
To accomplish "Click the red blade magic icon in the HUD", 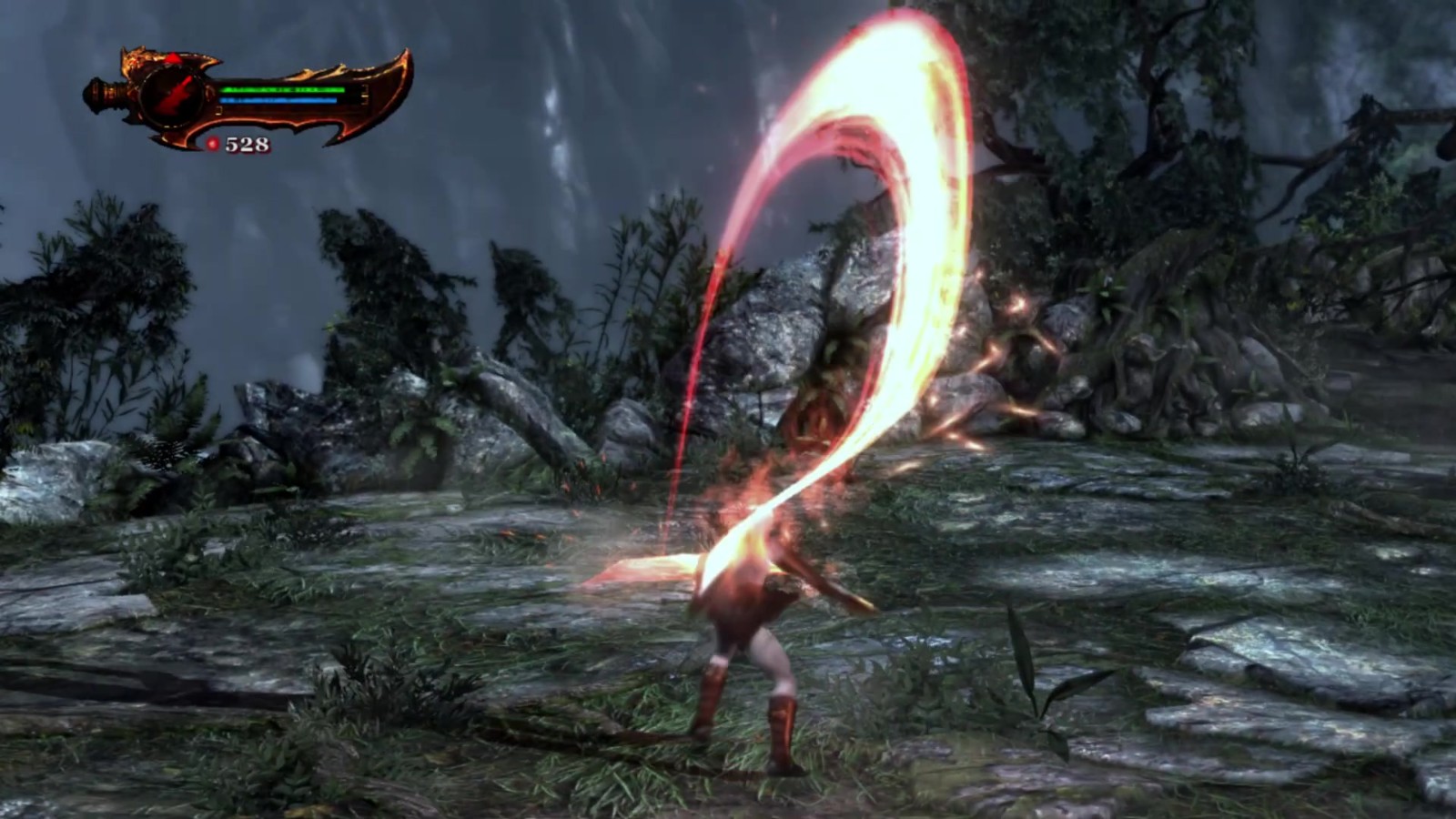I will [x=177, y=95].
